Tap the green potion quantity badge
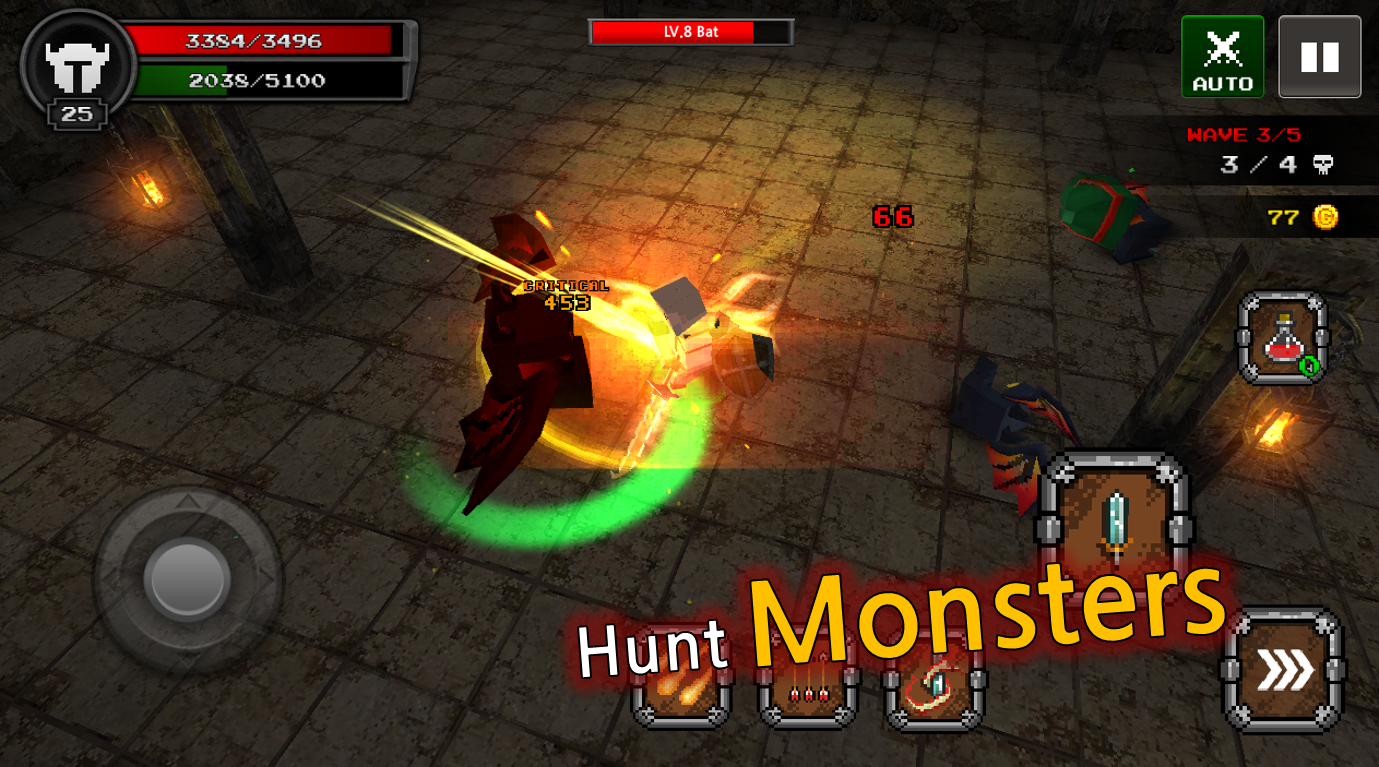Image resolution: width=1379 pixels, height=767 pixels. [x=1310, y=364]
